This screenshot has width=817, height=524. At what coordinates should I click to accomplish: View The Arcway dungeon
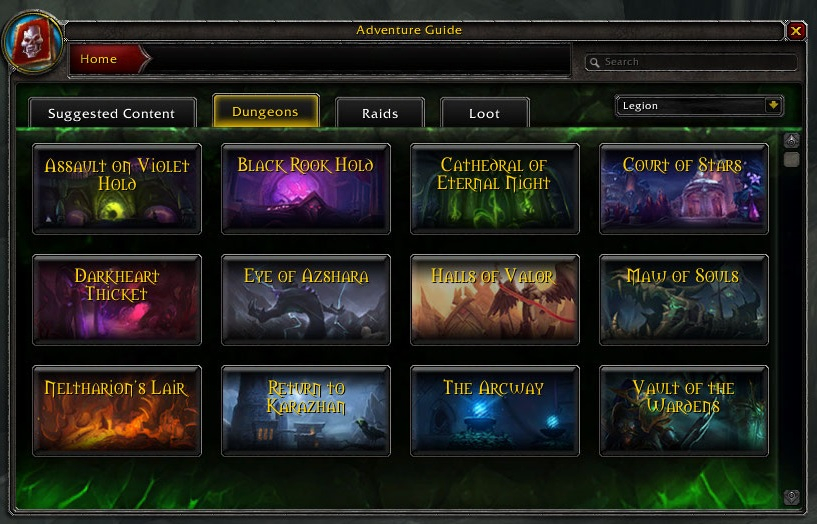(x=494, y=410)
